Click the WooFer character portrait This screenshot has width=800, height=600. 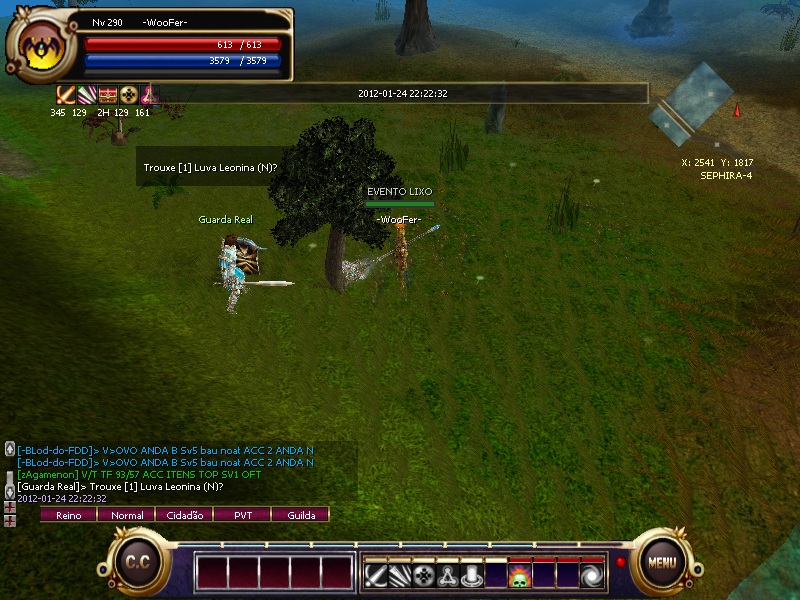point(39,47)
